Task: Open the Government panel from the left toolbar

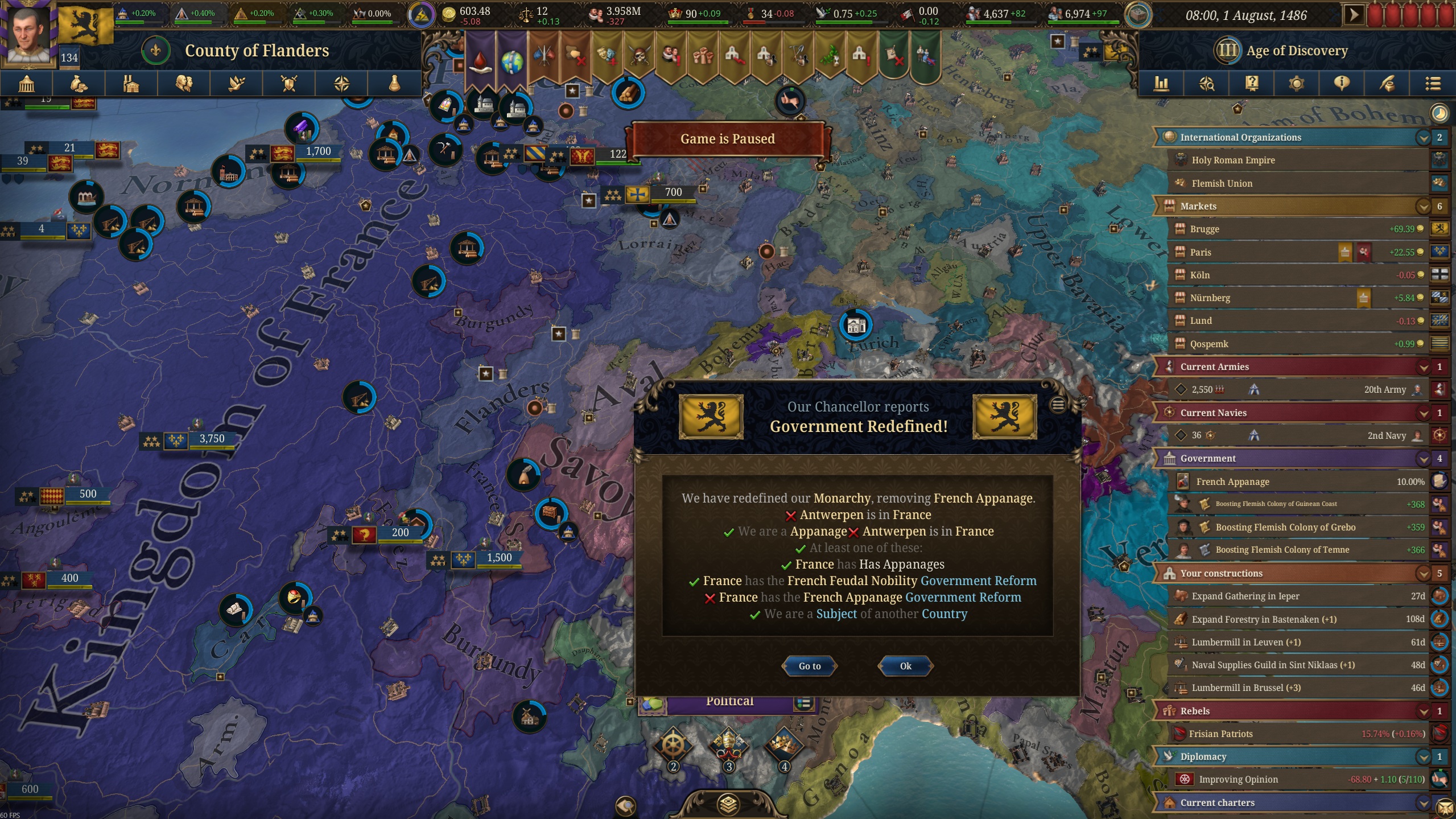Action: pyautogui.click(x=26, y=83)
